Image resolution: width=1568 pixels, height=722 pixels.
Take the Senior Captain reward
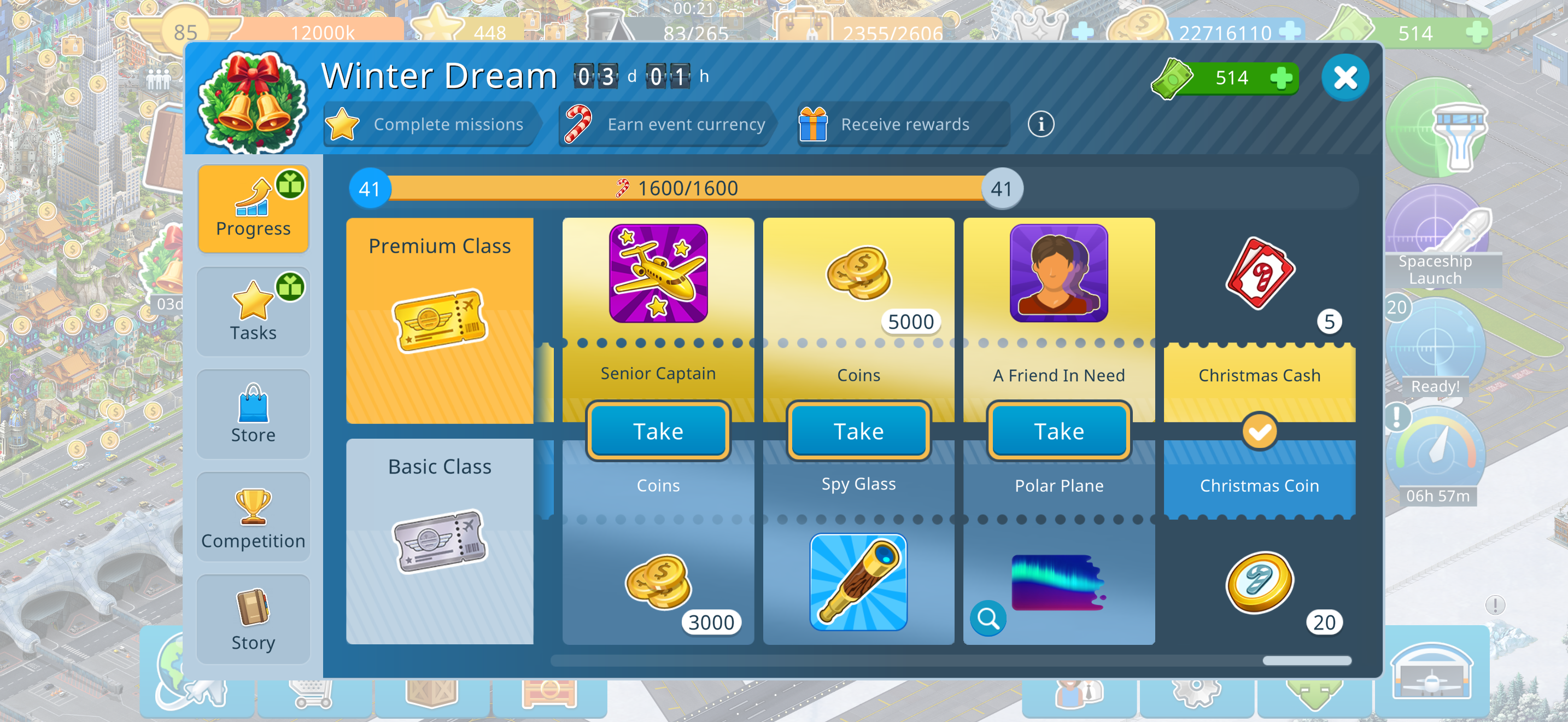pyautogui.click(x=658, y=431)
